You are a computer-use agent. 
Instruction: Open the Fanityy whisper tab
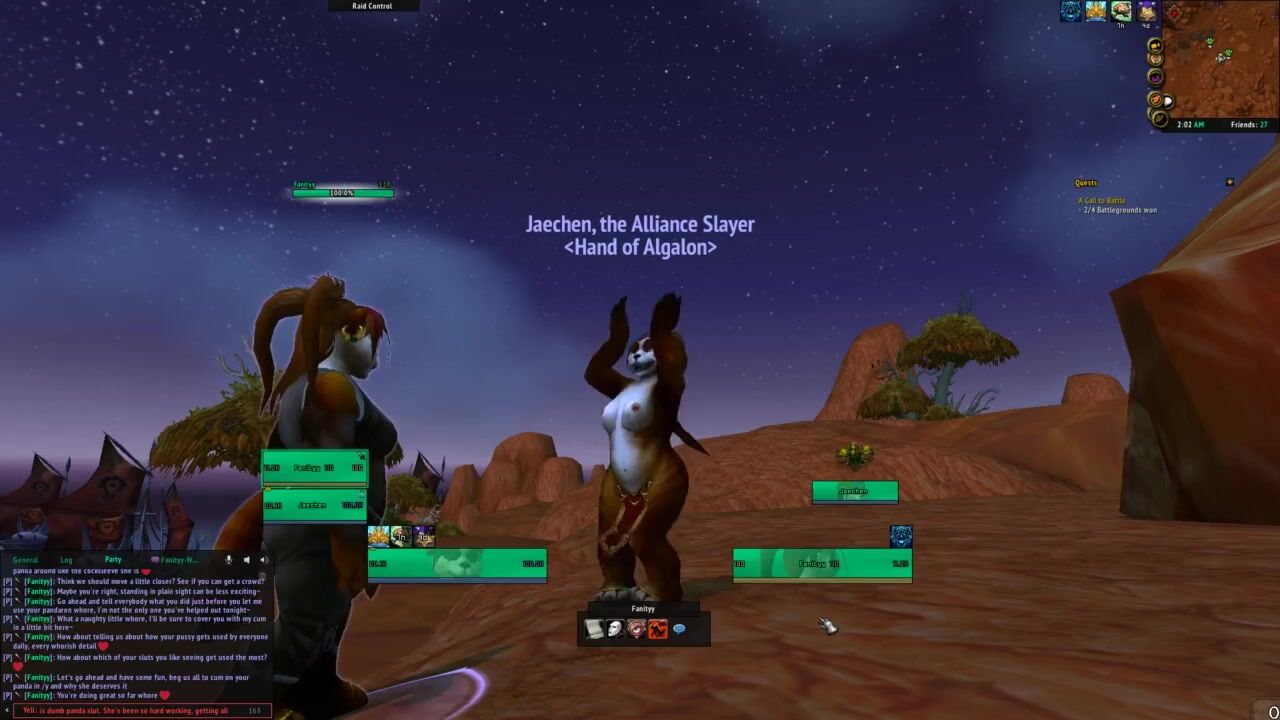[175, 560]
